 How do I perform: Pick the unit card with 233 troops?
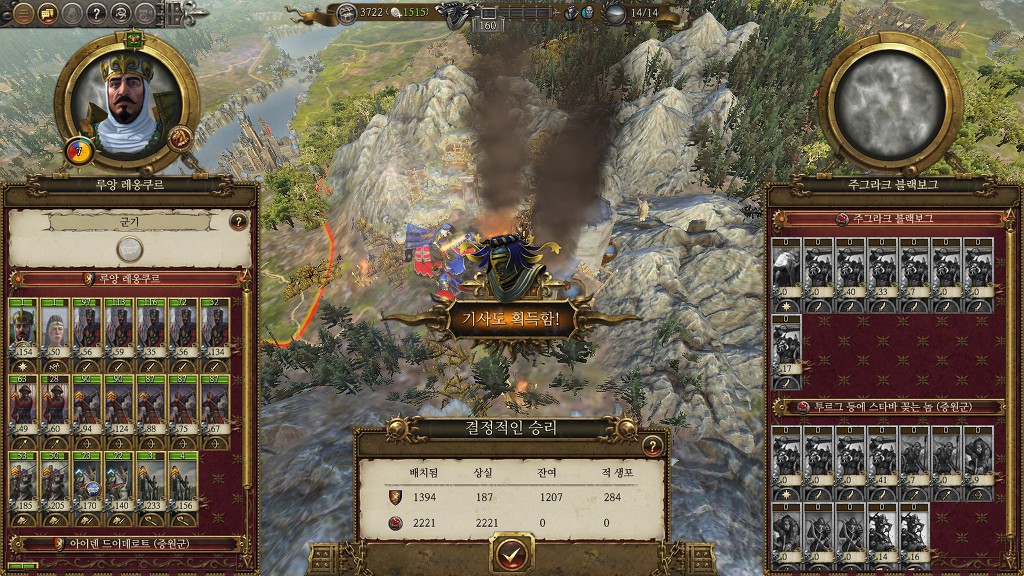151,482
